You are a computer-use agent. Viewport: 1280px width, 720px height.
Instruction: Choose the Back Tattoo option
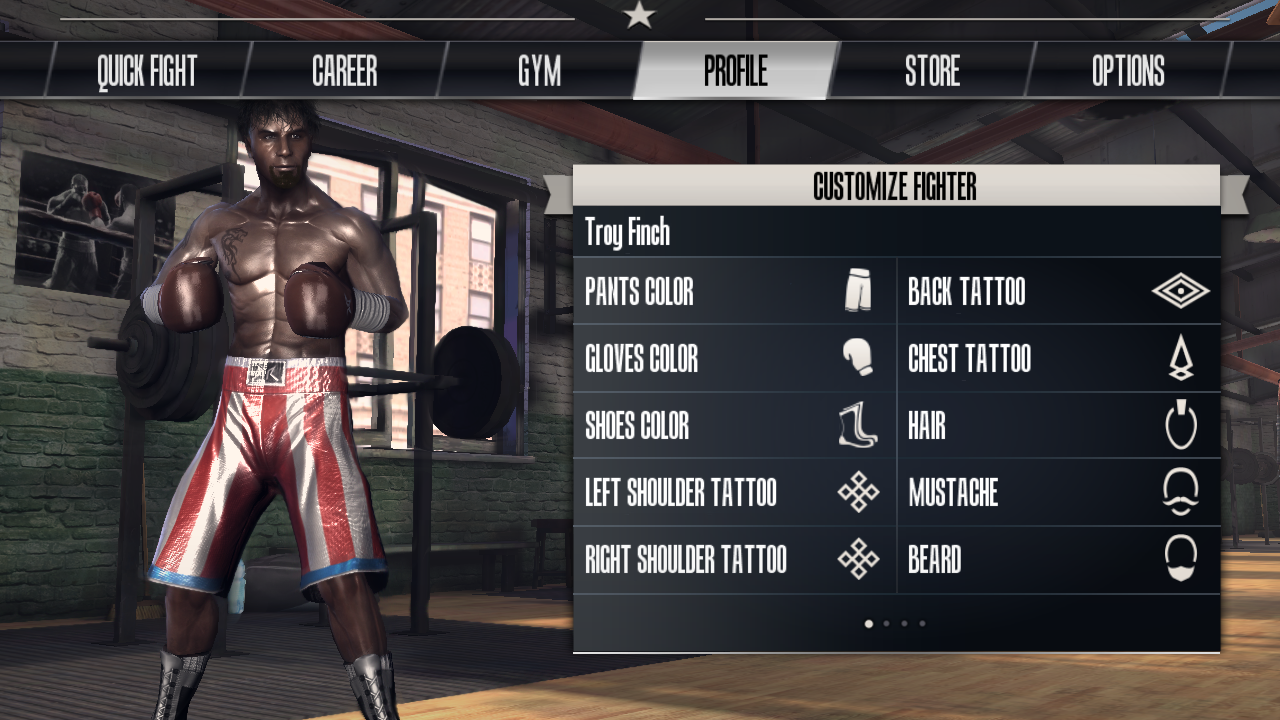(x=1058, y=292)
